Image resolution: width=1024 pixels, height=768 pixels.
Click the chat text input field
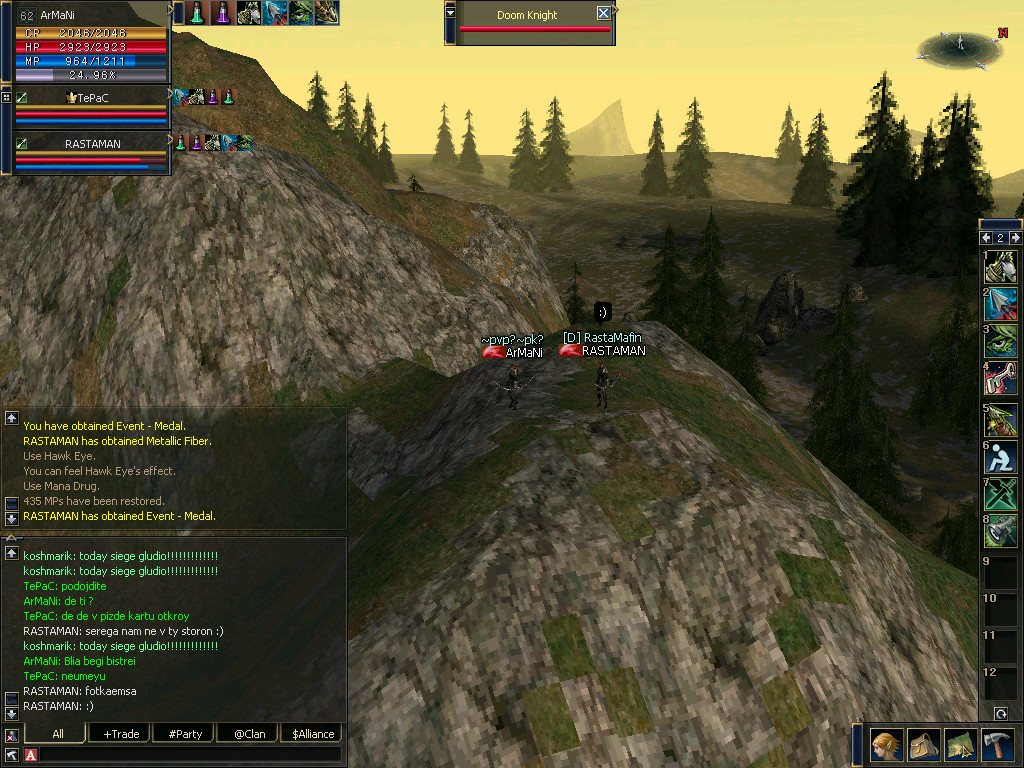tap(190, 754)
